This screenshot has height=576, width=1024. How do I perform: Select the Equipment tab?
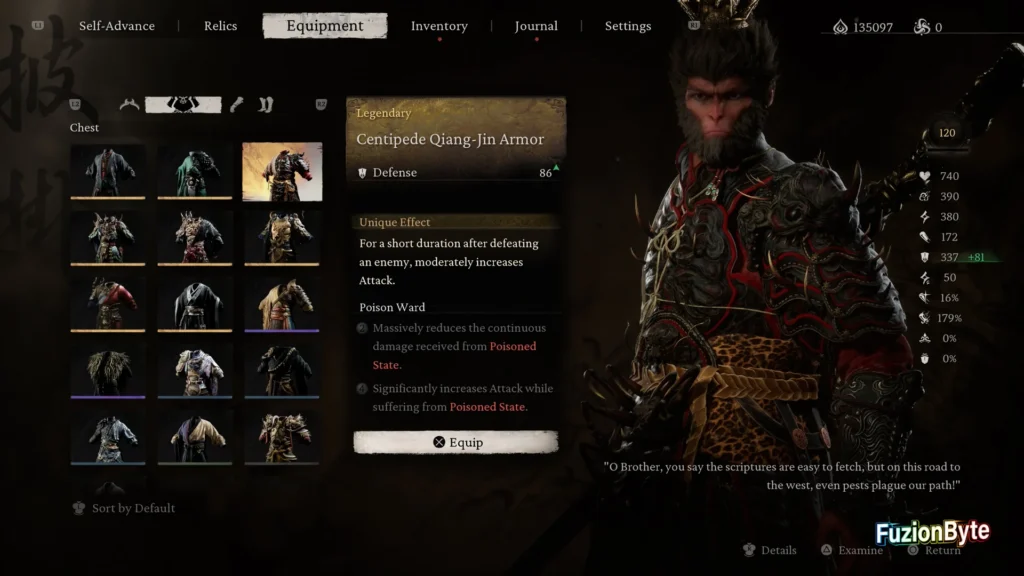(325, 26)
